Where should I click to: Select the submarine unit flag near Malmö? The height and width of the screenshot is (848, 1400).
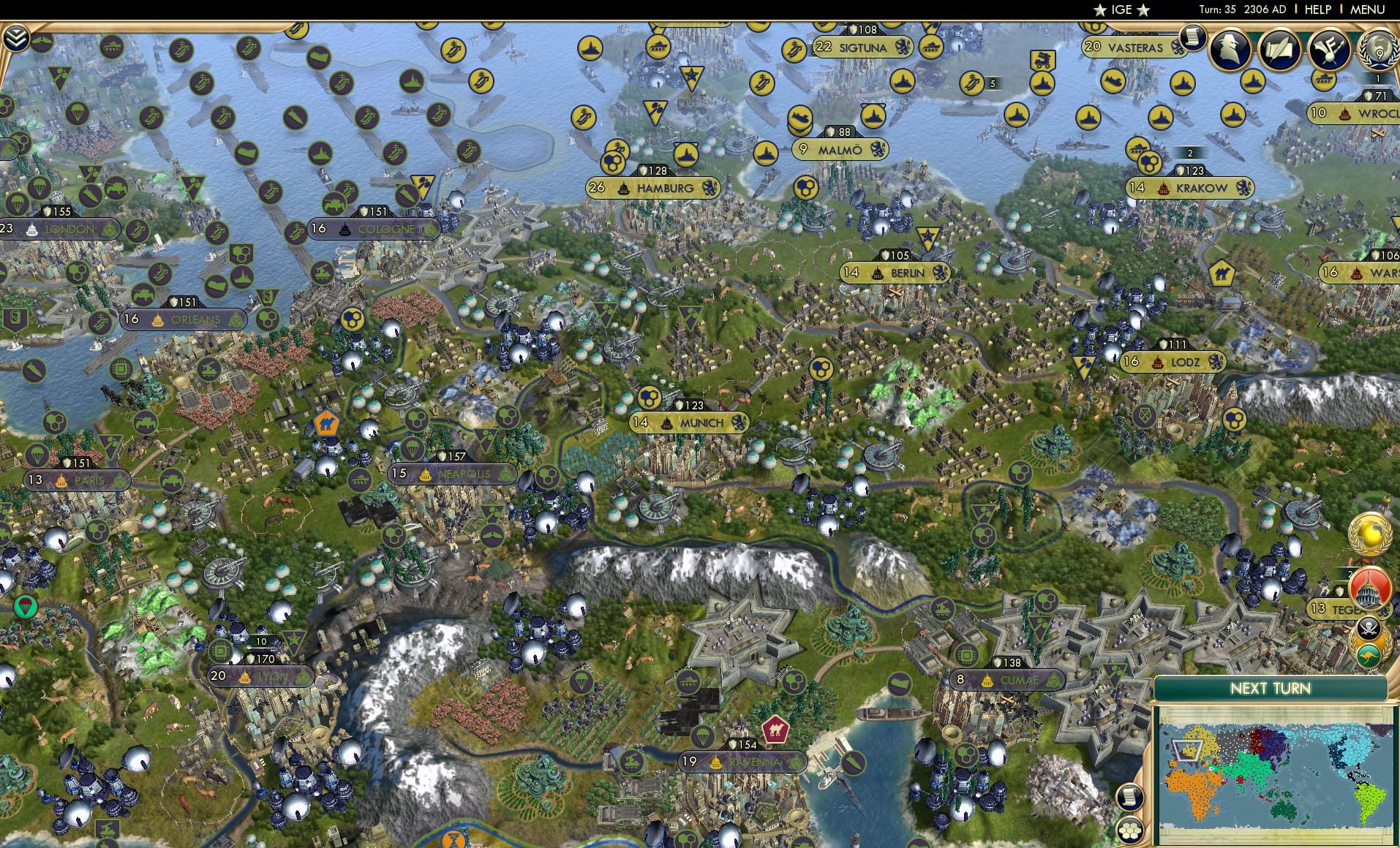802,121
